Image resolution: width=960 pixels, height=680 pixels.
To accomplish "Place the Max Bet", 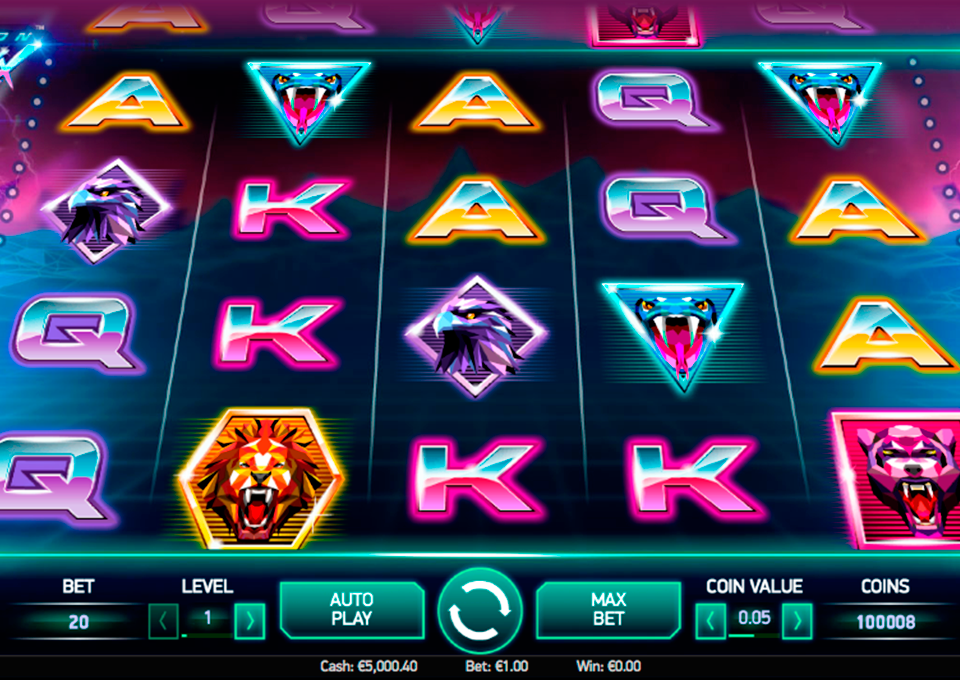I will tap(608, 609).
